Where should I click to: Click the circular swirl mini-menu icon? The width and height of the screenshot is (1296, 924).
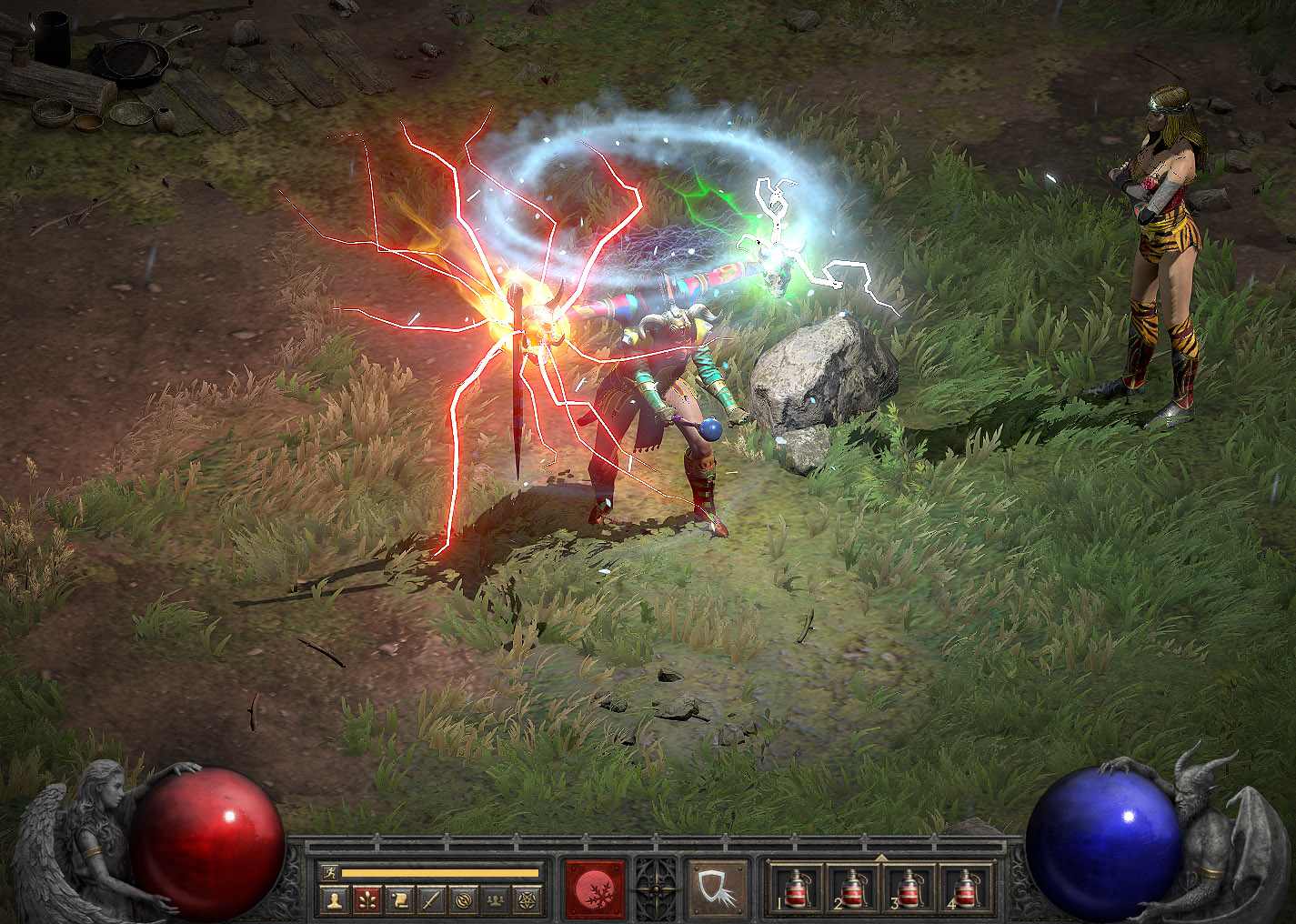pyautogui.click(x=464, y=901)
